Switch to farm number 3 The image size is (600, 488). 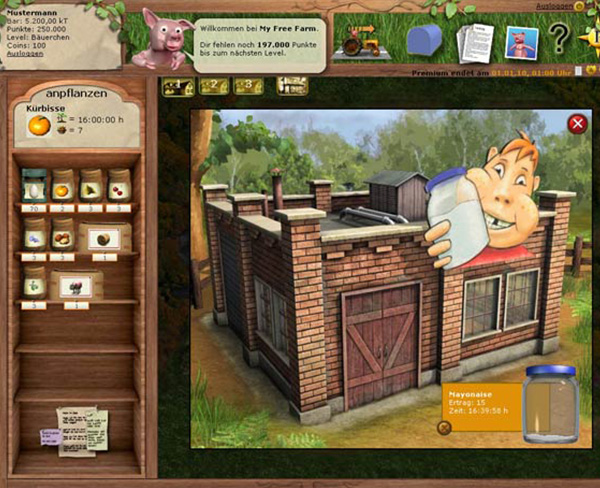coord(246,87)
